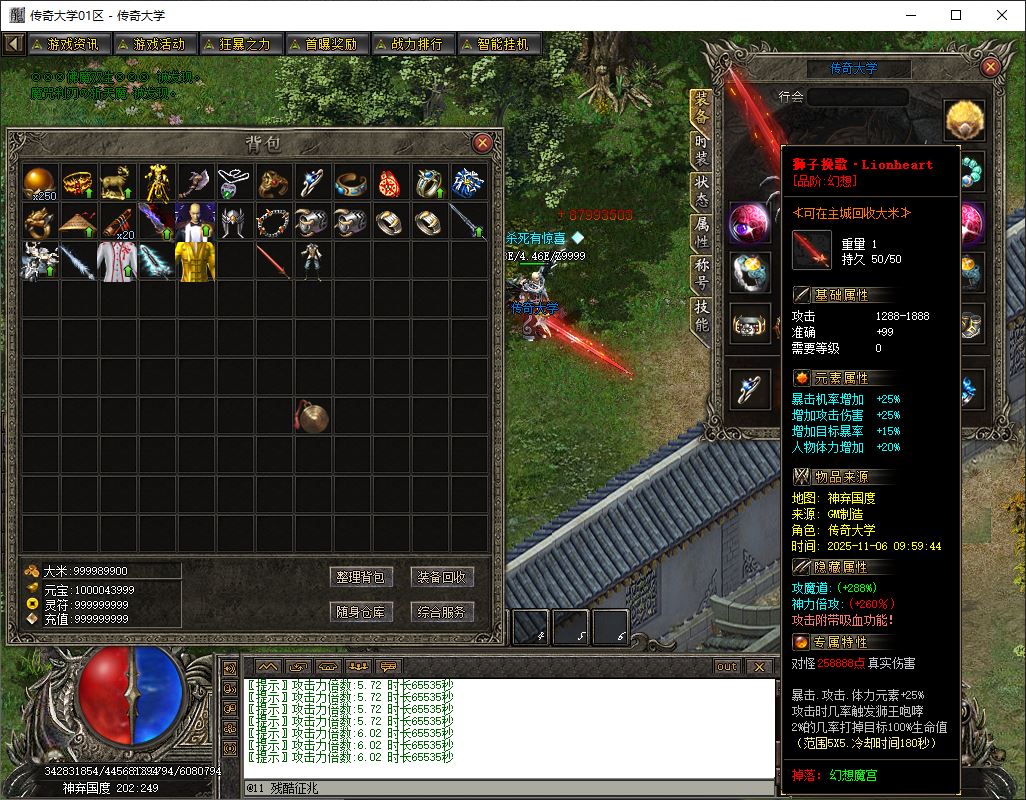Open the 随身仓库 portable storage
Screen dimensions: 1026x800
click(x=360, y=612)
